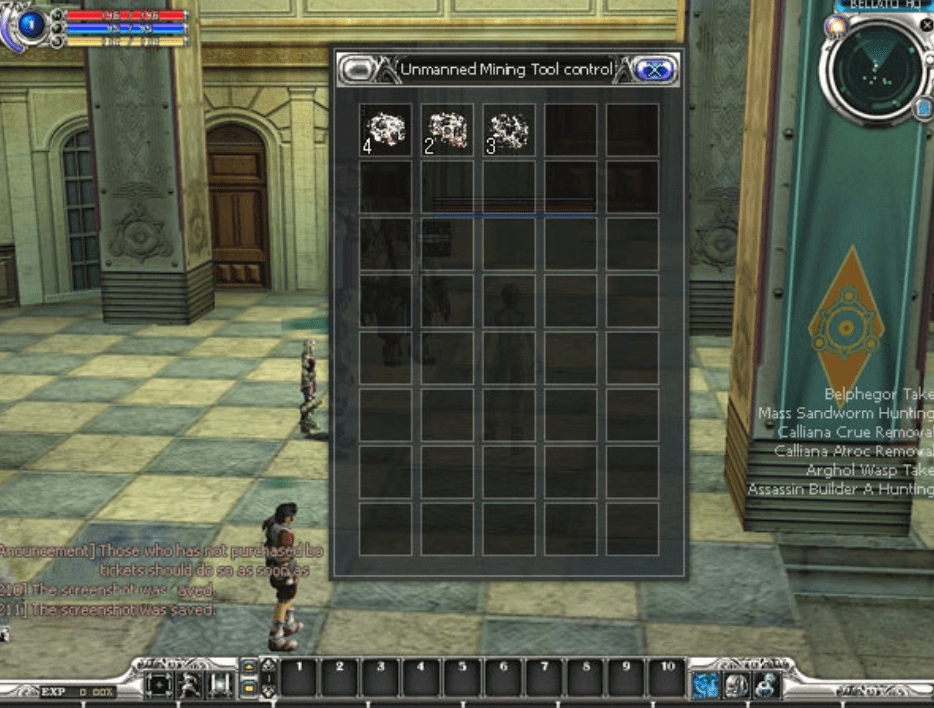This screenshot has width=934, height=708.
Task: Click the announcement message in chat log
Action: (162, 551)
